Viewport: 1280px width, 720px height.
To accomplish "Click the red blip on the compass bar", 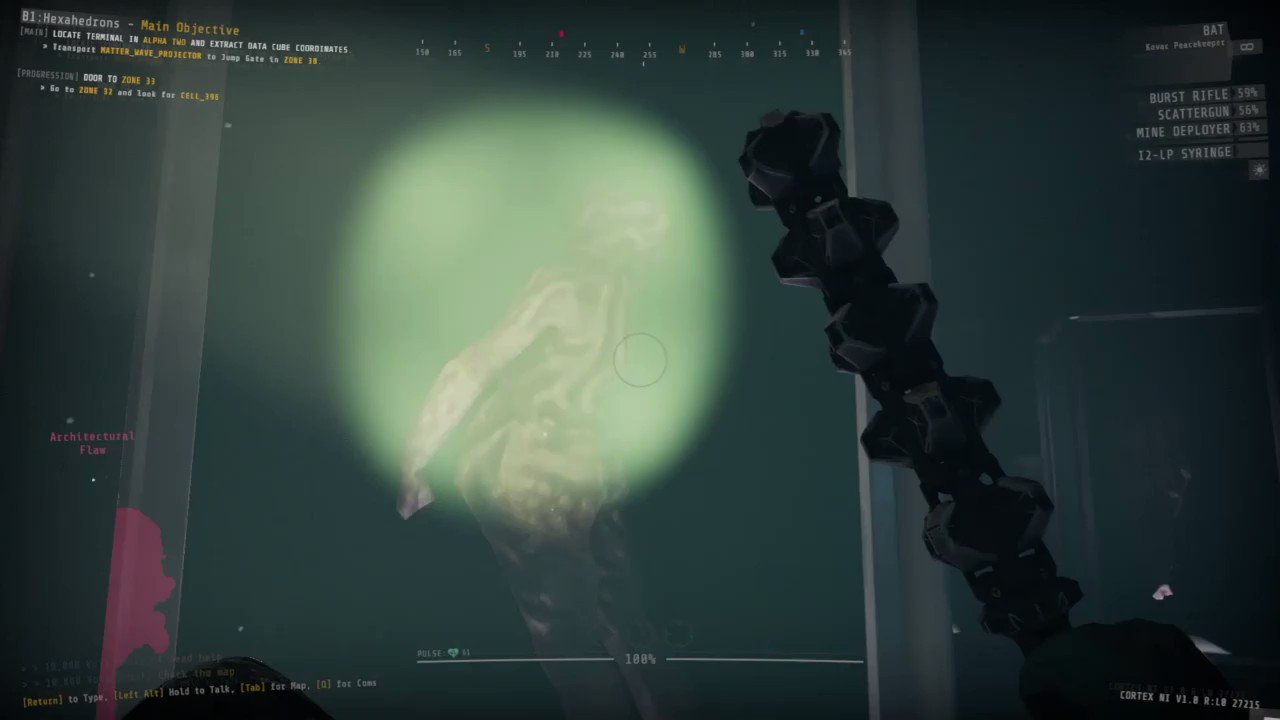I will click(x=561, y=33).
